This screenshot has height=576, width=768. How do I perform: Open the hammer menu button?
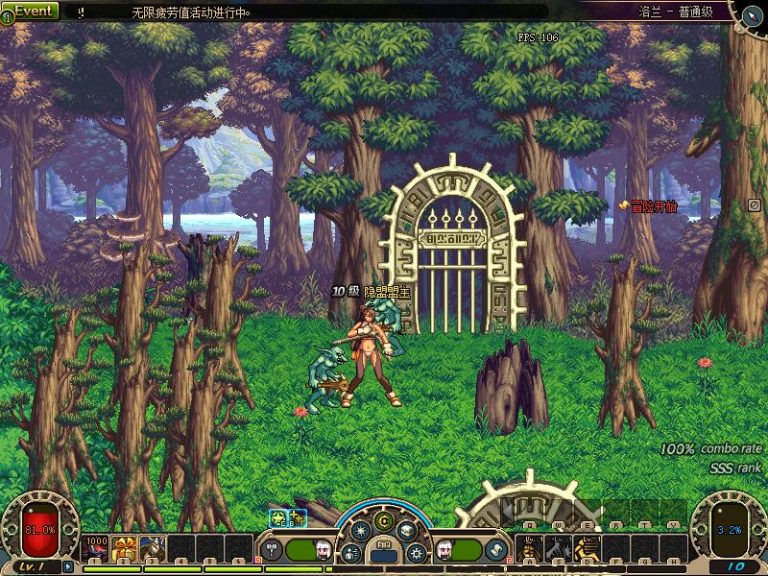click(x=270, y=550)
